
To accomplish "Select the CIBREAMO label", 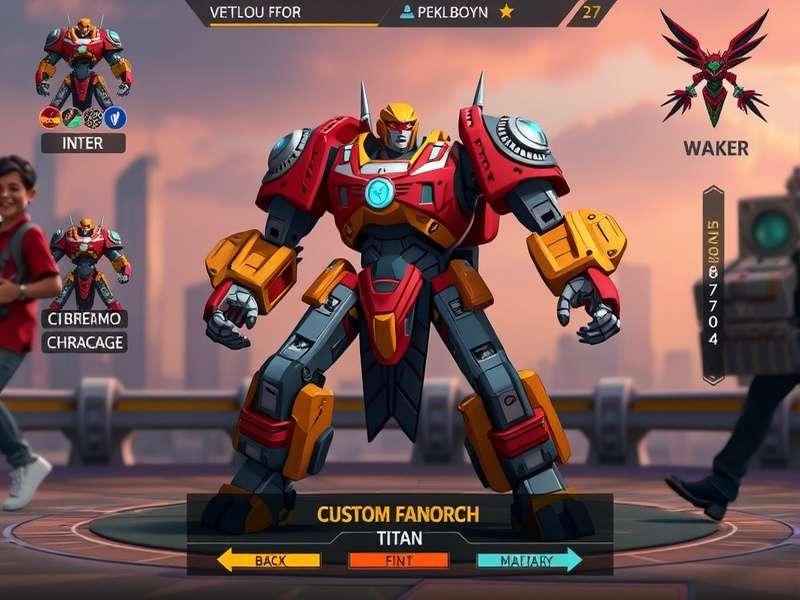I will (x=84, y=319).
